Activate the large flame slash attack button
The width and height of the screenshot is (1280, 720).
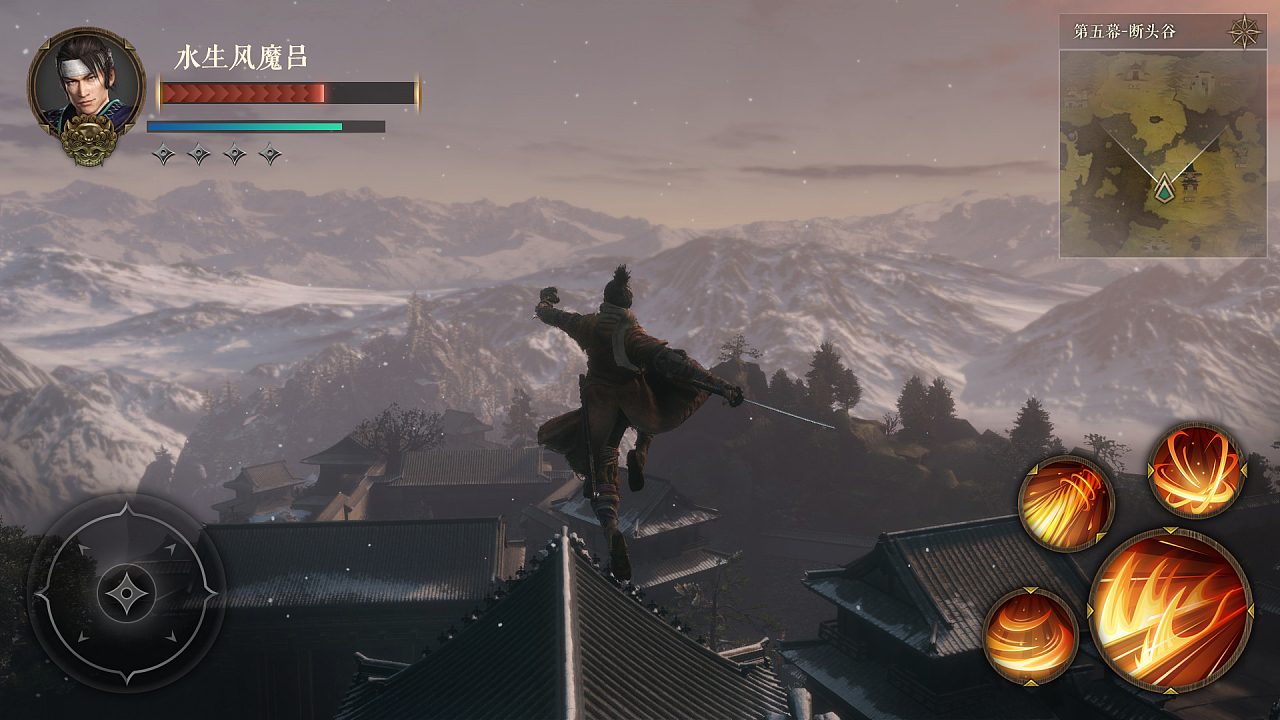click(1170, 610)
